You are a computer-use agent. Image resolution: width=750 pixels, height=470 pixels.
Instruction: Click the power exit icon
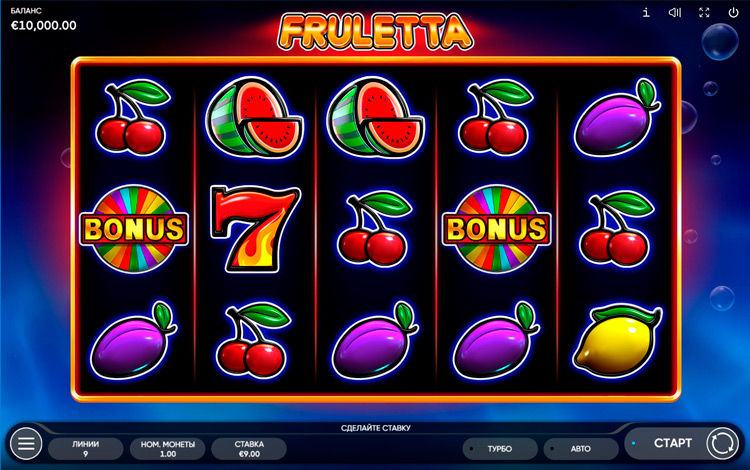point(732,13)
